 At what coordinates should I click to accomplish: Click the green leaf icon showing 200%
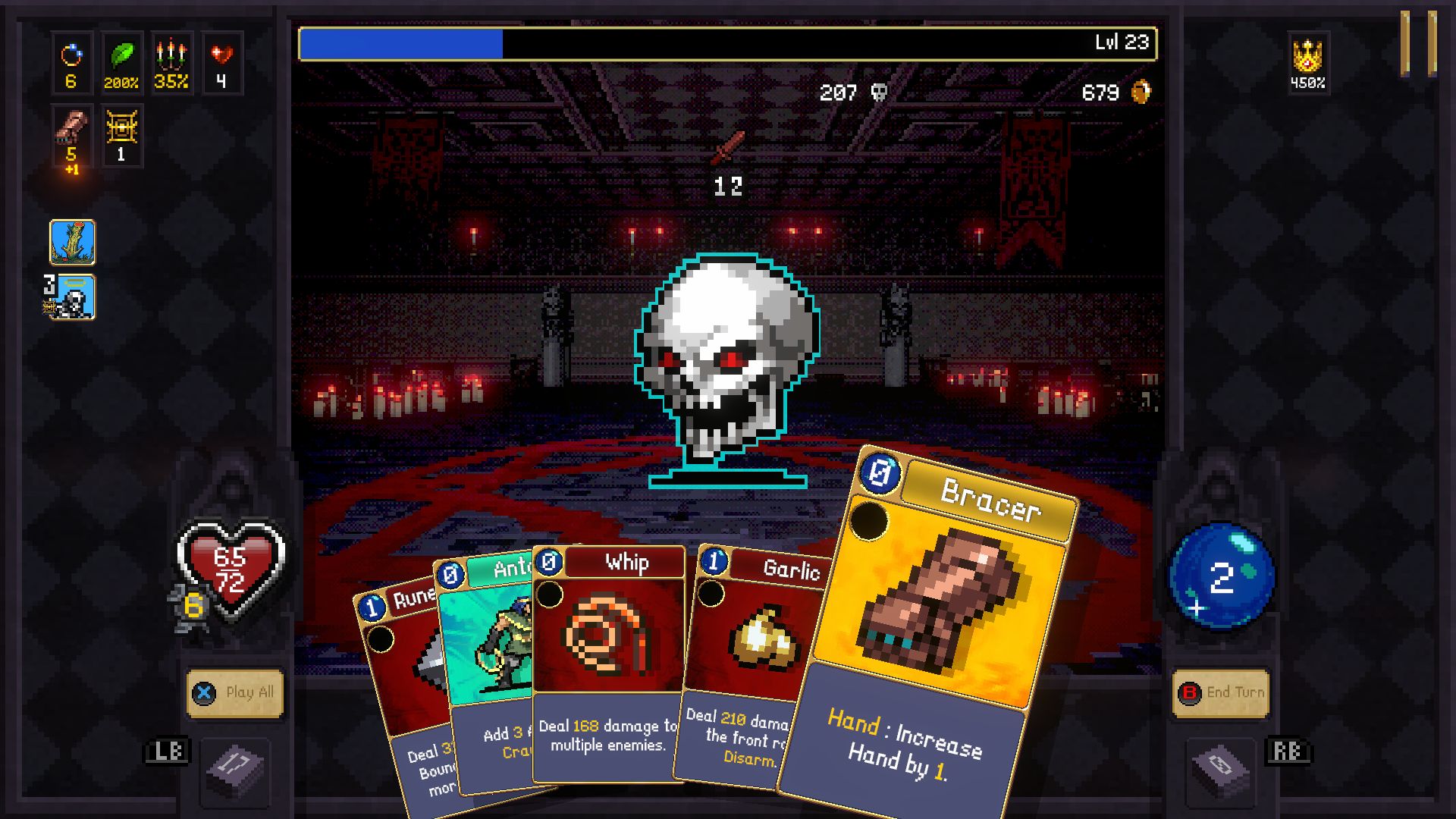click(122, 59)
